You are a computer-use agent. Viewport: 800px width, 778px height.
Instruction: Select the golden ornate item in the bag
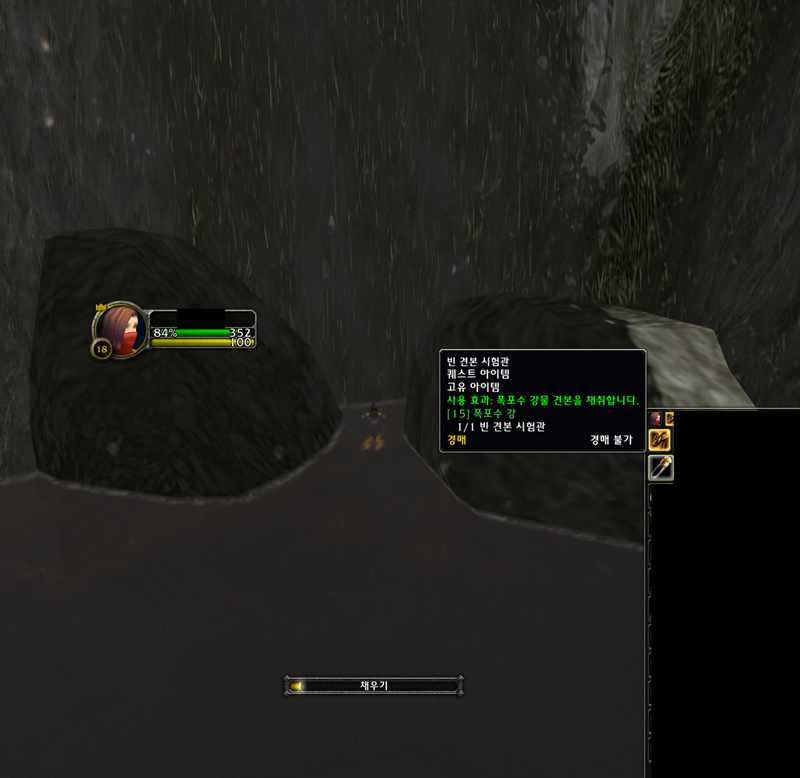coord(661,439)
